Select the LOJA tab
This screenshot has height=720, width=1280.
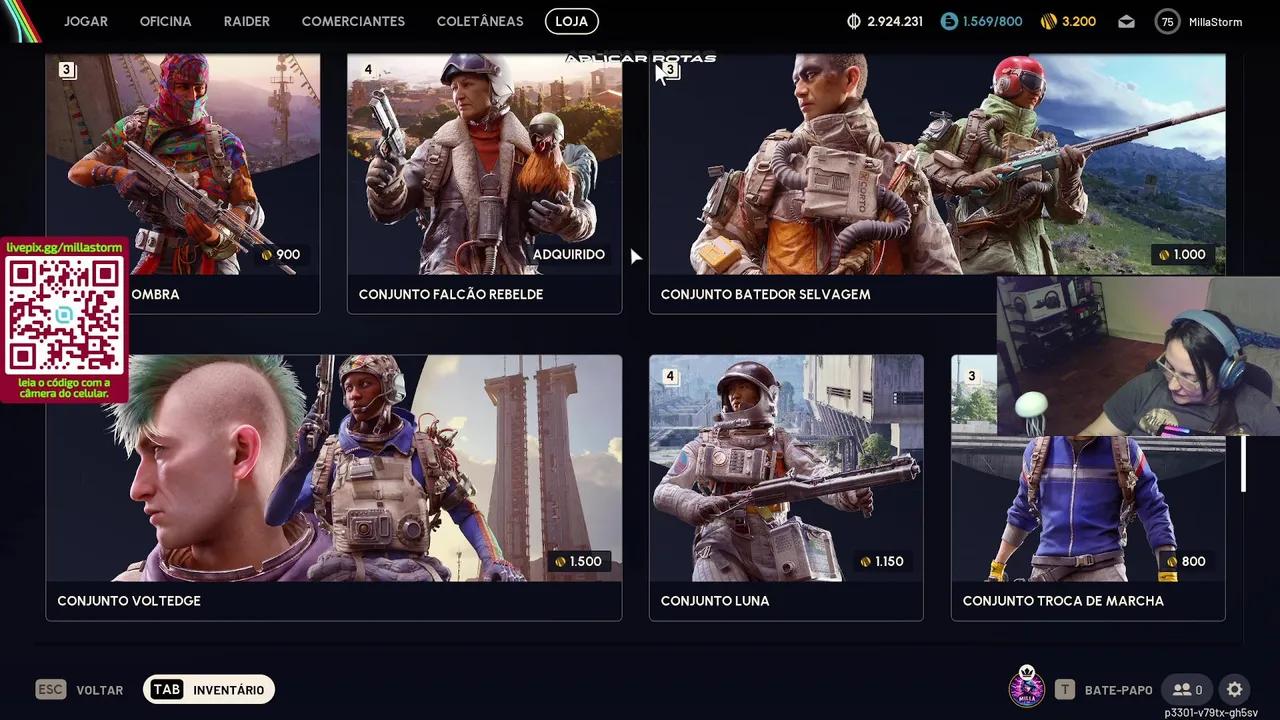click(x=572, y=21)
